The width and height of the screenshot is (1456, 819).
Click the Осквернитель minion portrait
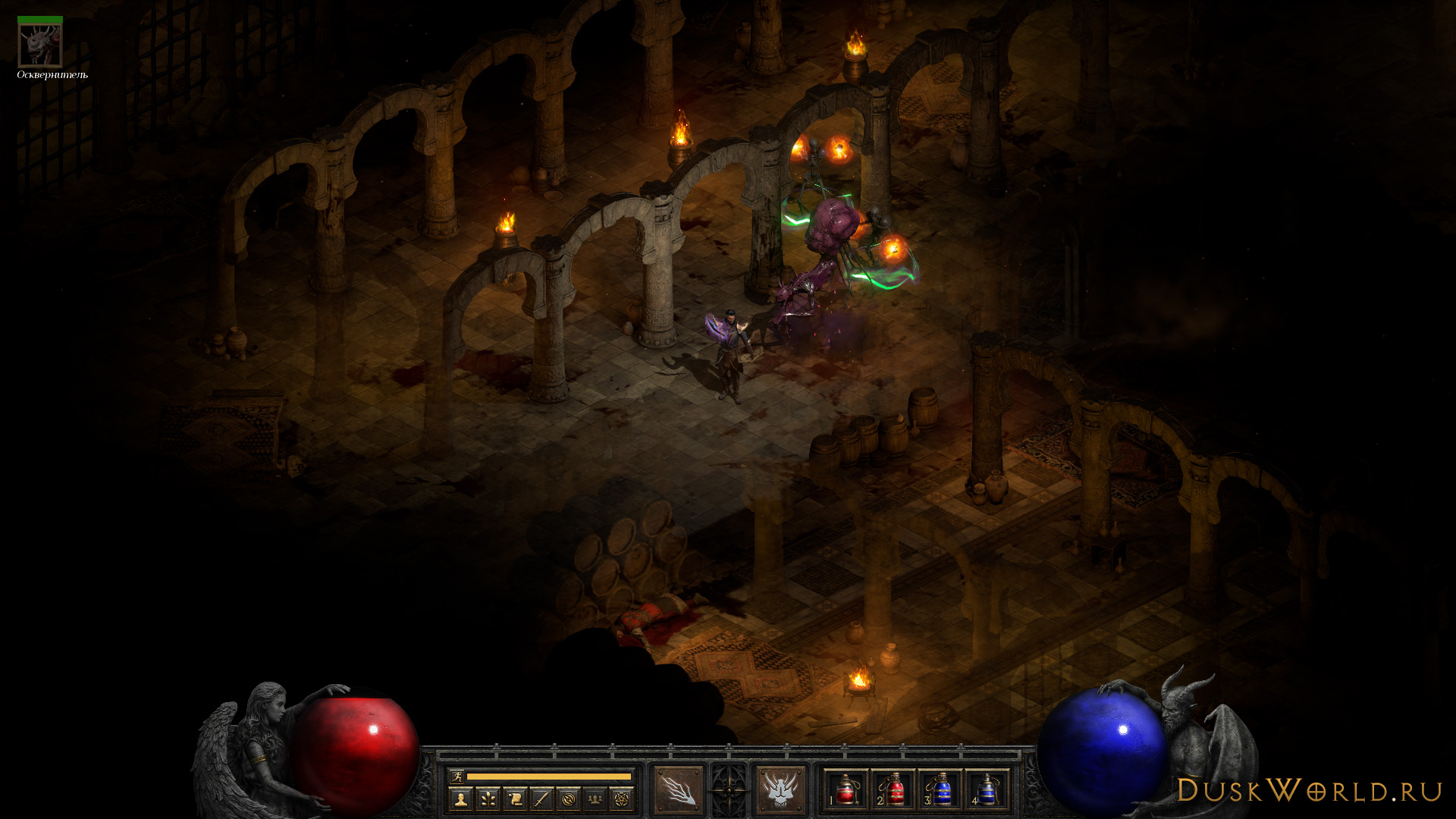pyautogui.click(x=40, y=45)
